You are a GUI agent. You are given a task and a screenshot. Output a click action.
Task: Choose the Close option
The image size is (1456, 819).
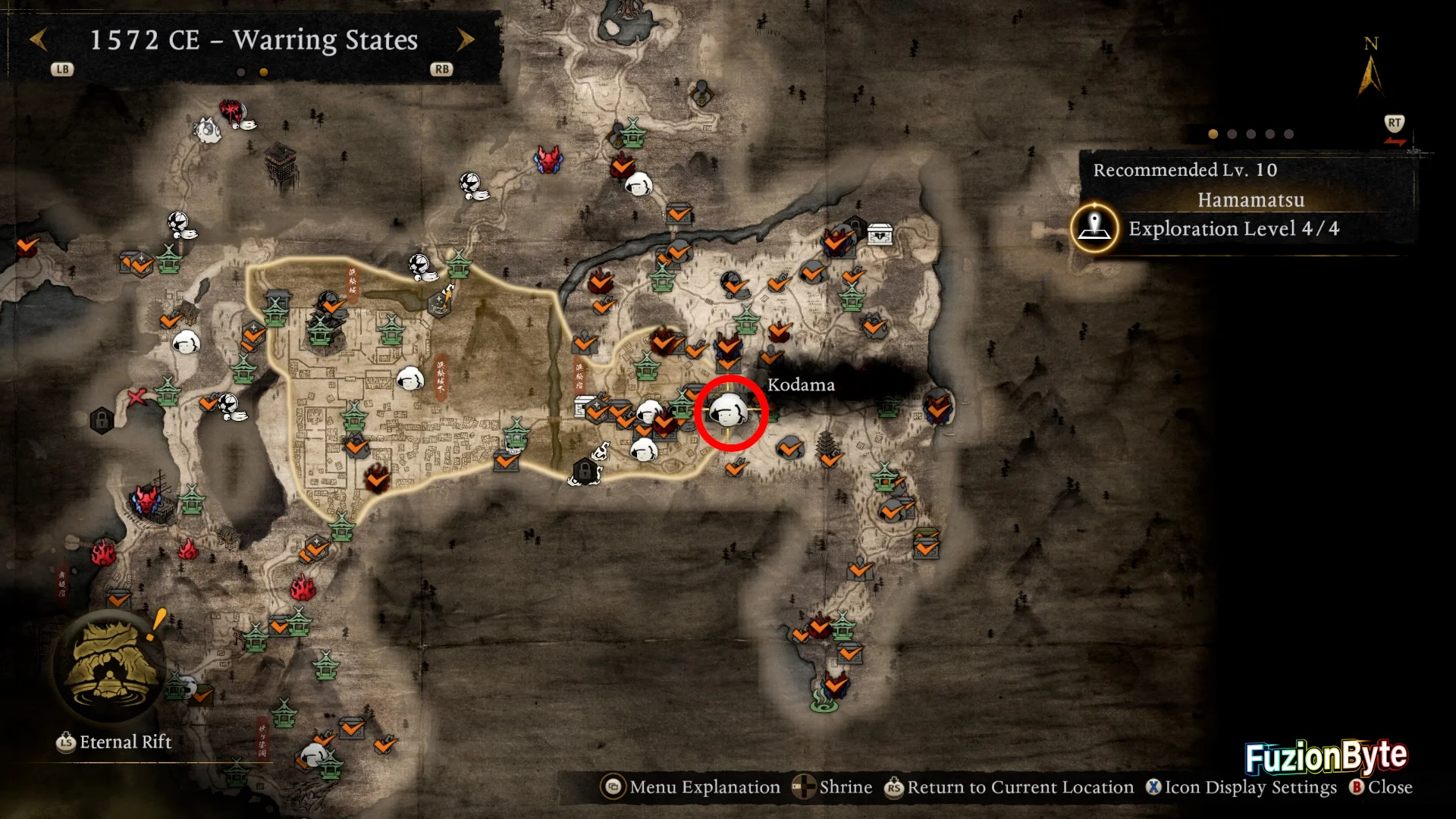(1381, 787)
